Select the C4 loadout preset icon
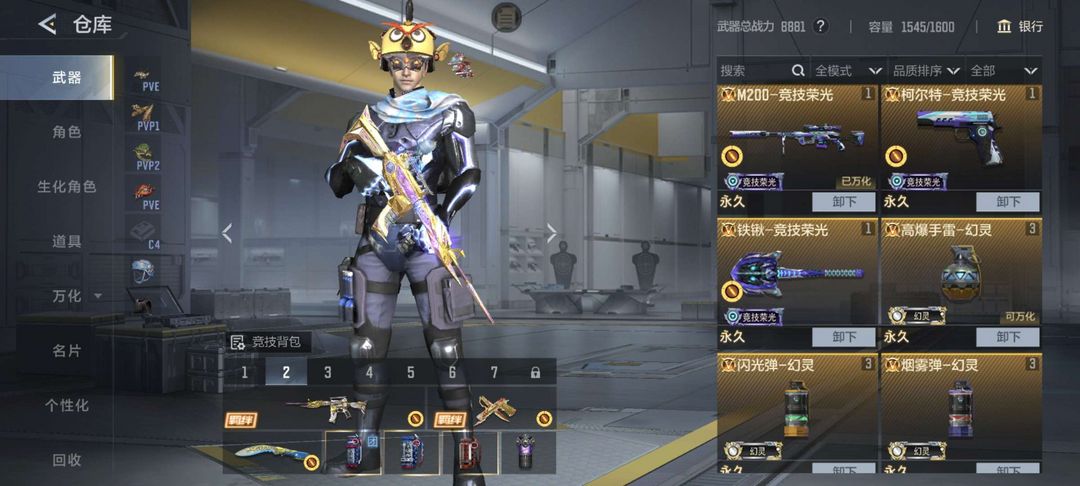This screenshot has height=486, width=1080. 146,234
